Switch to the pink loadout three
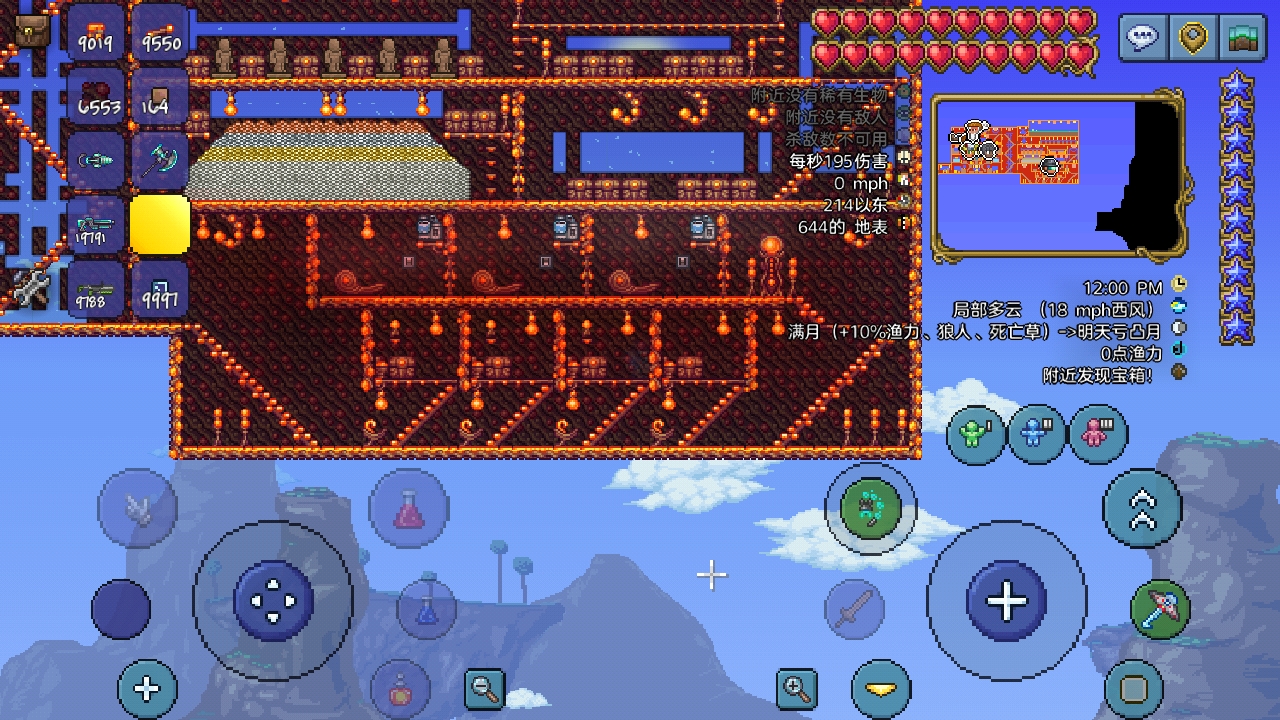Screen dimensions: 1280x720 click(x=1098, y=434)
